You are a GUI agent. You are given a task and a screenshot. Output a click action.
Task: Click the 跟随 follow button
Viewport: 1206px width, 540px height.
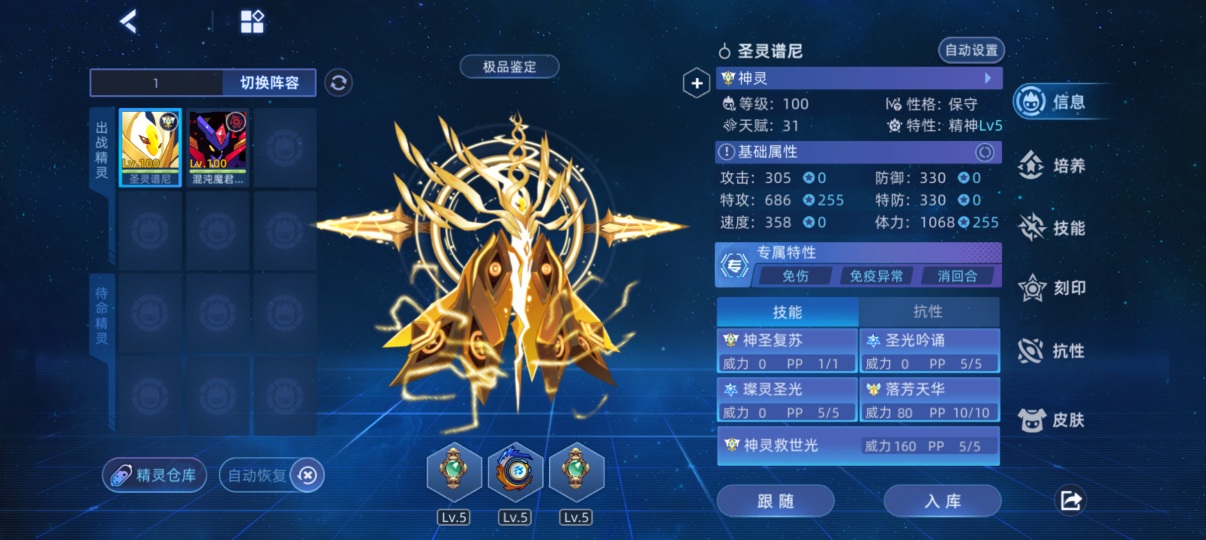pos(775,501)
